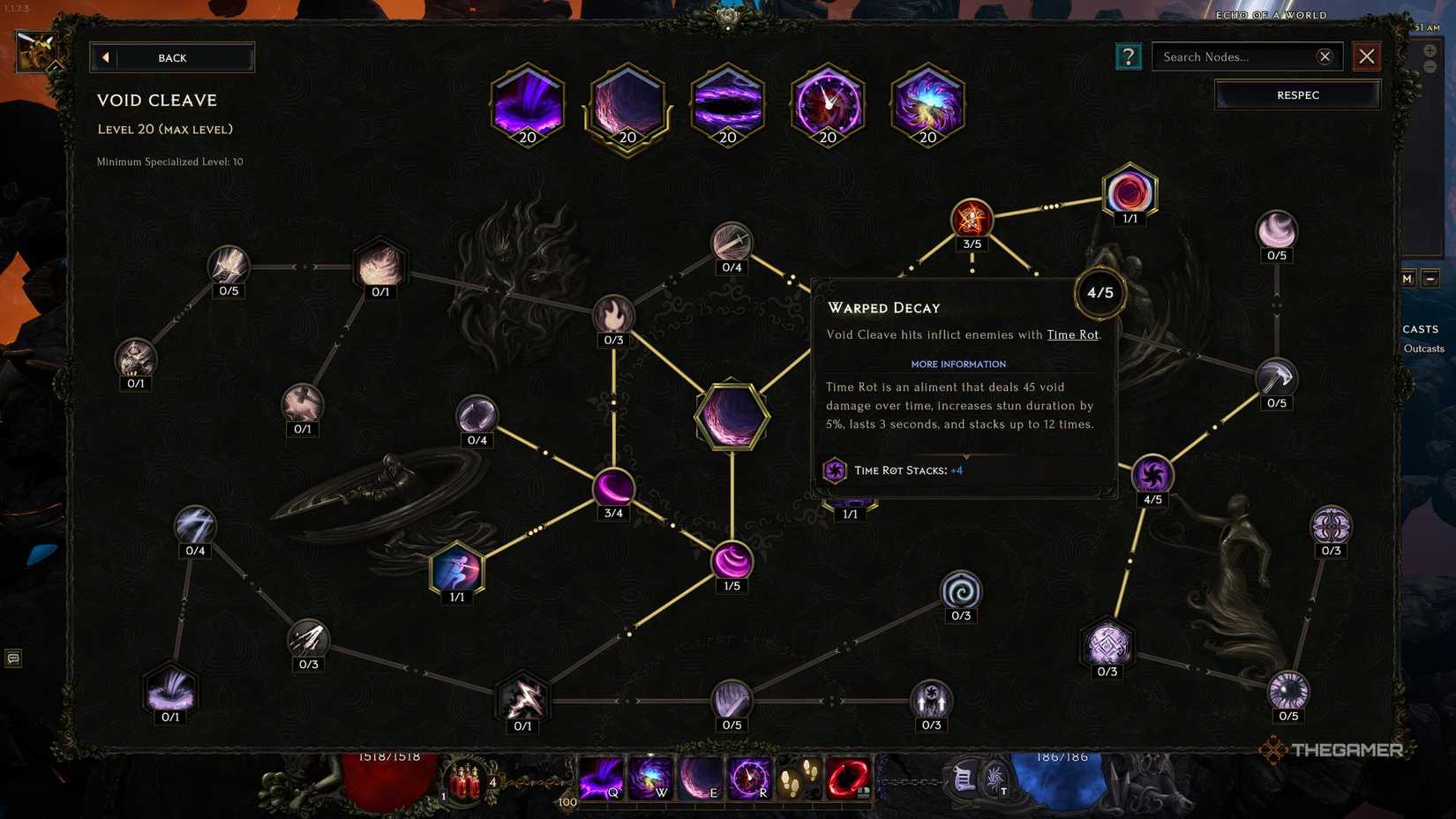Click the red portal ability icon
Screen dimensions: 1456x819
845,778
